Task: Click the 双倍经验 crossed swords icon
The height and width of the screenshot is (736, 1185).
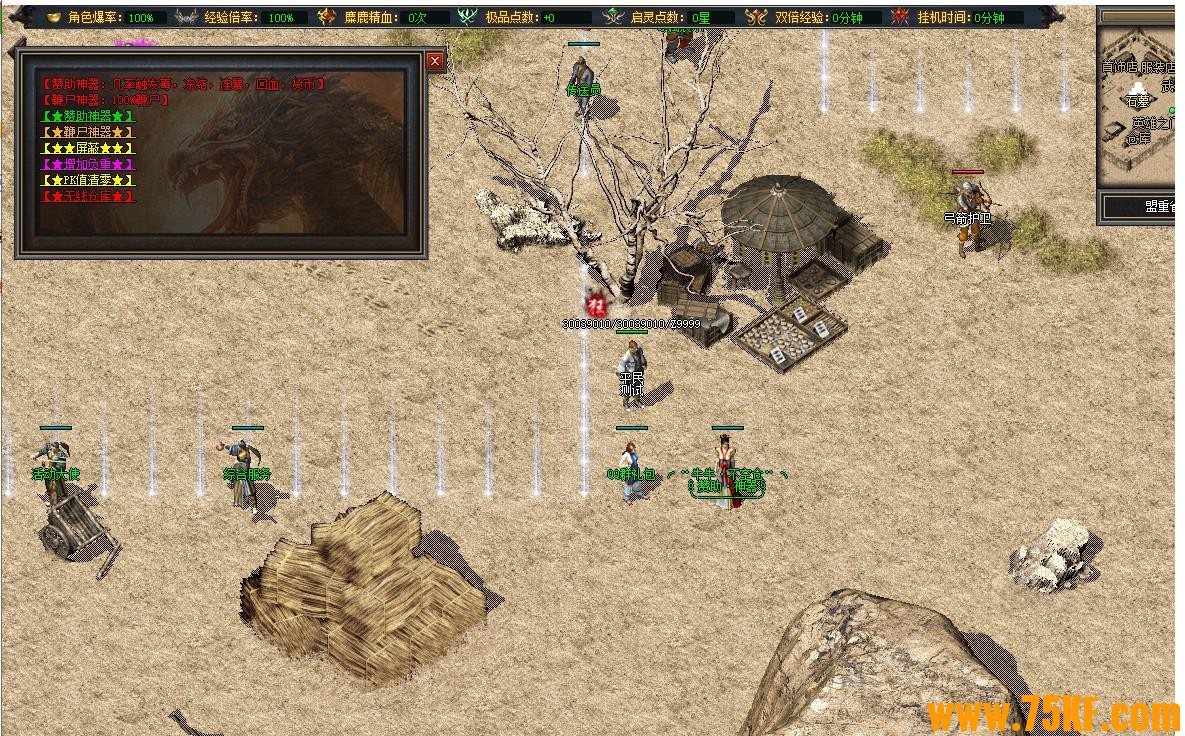Action: point(756,17)
